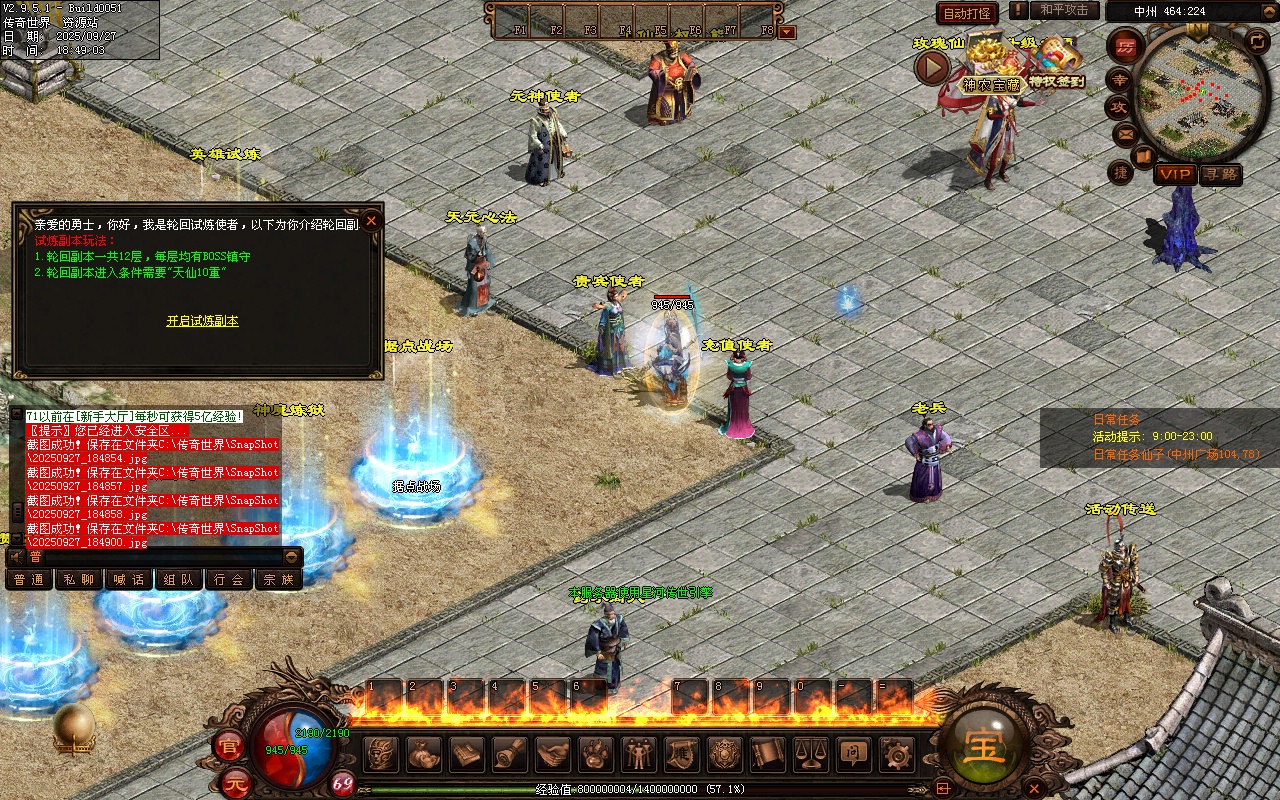
Task: Toggle the 自动打怪 auto-fight button
Action: pos(967,14)
